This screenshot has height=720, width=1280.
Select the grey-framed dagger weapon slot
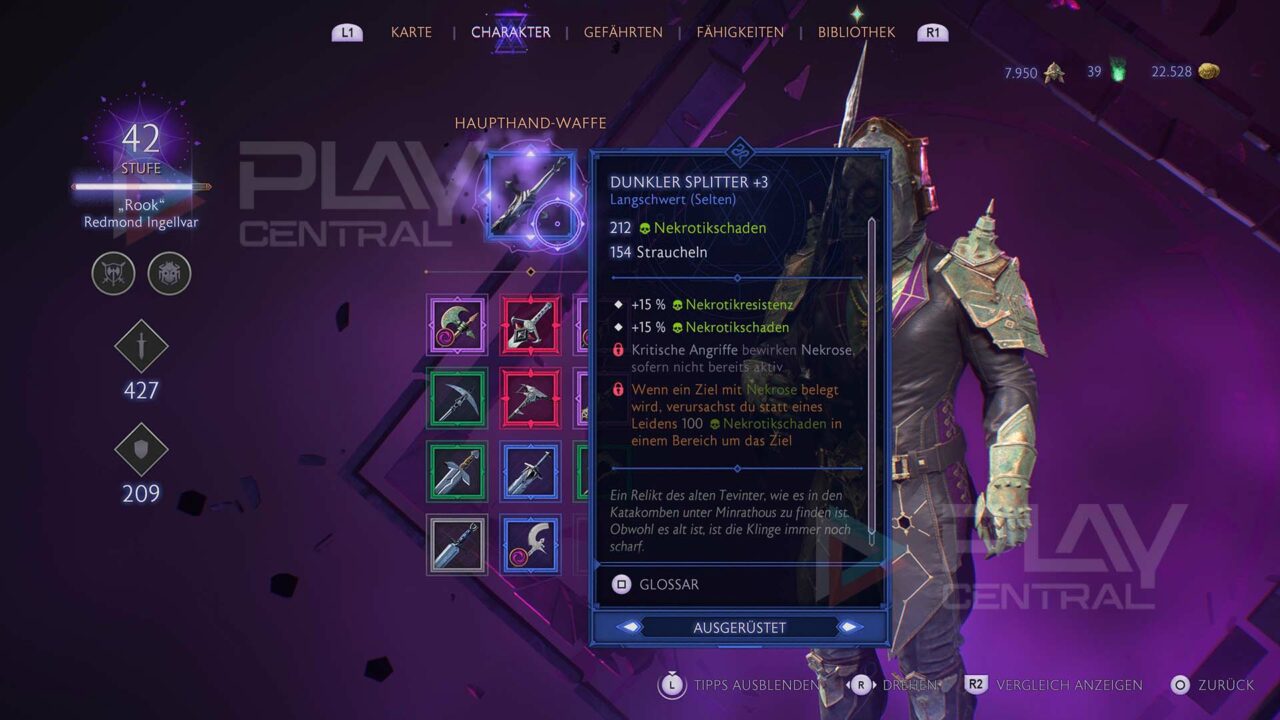pyautogui.click(x=457, y=544)
